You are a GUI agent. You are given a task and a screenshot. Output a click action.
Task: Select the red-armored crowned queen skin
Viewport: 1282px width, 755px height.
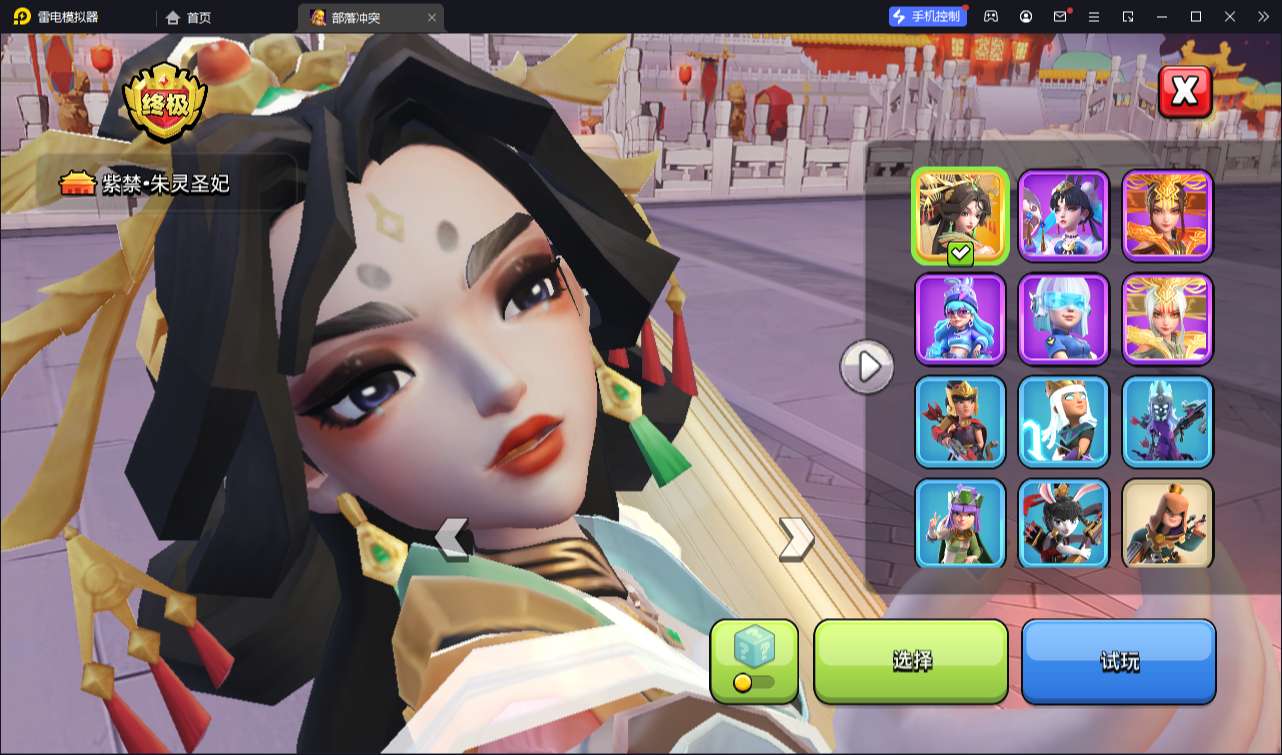point(960,422)
